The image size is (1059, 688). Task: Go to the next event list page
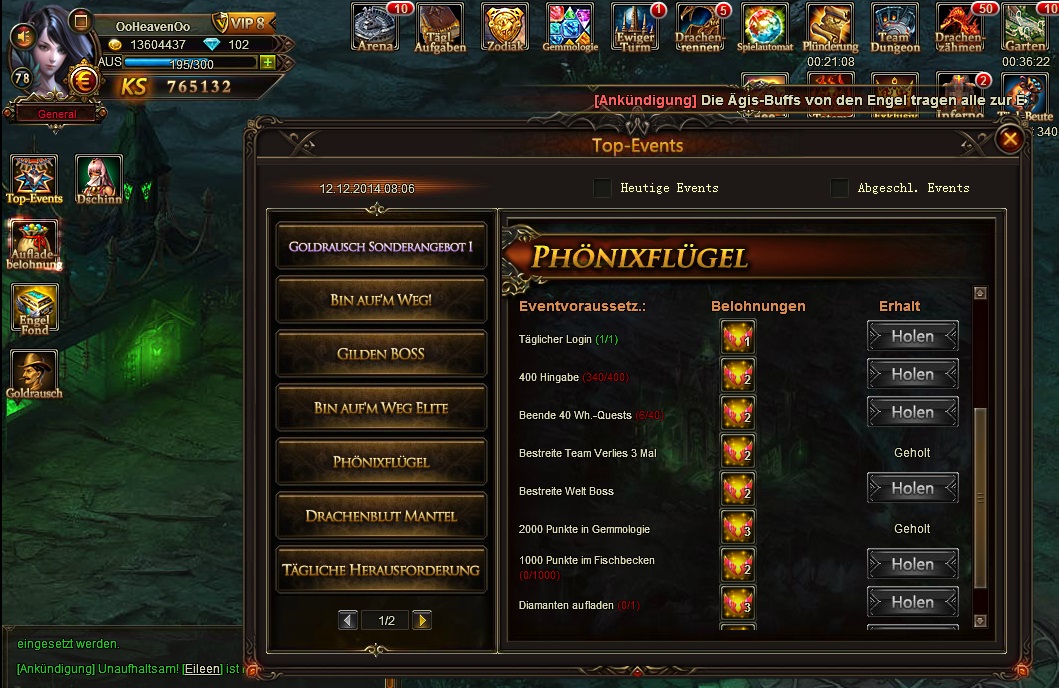(422, 621)
